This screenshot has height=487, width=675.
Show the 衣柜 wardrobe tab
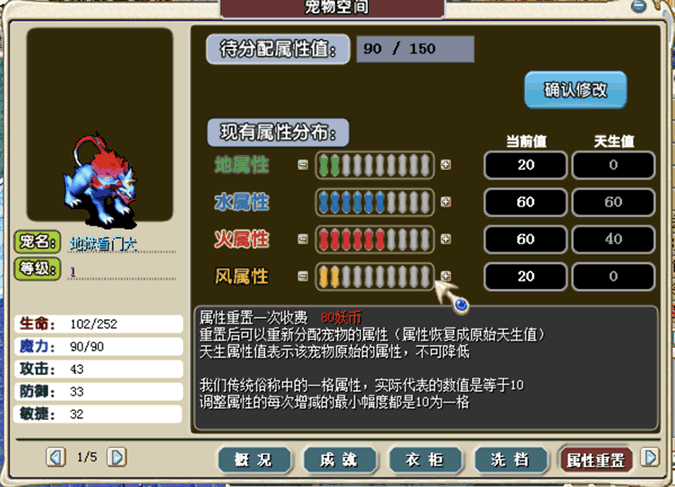pyautogui.click(x=425, y=459)
